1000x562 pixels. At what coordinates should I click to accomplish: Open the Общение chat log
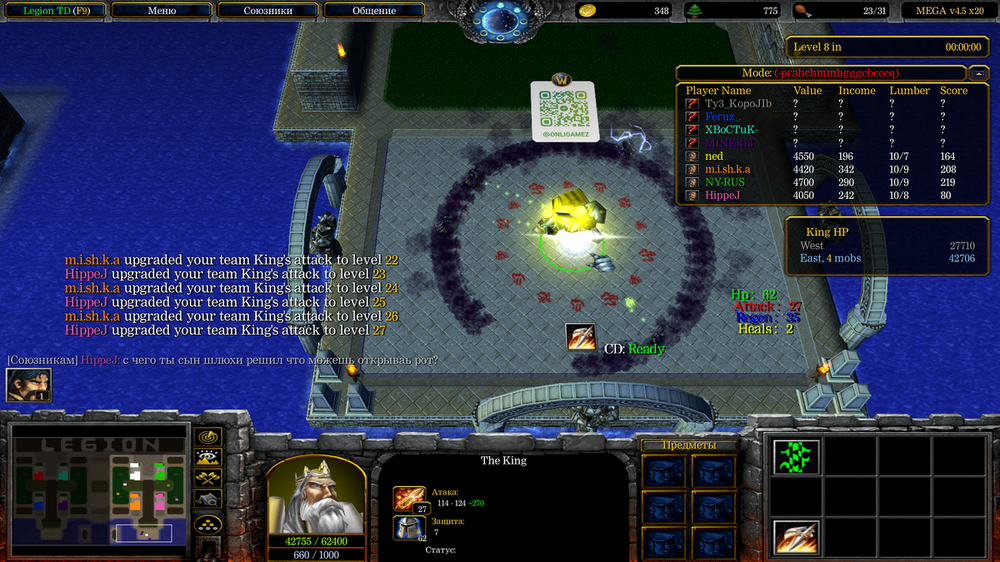(374, 11)
